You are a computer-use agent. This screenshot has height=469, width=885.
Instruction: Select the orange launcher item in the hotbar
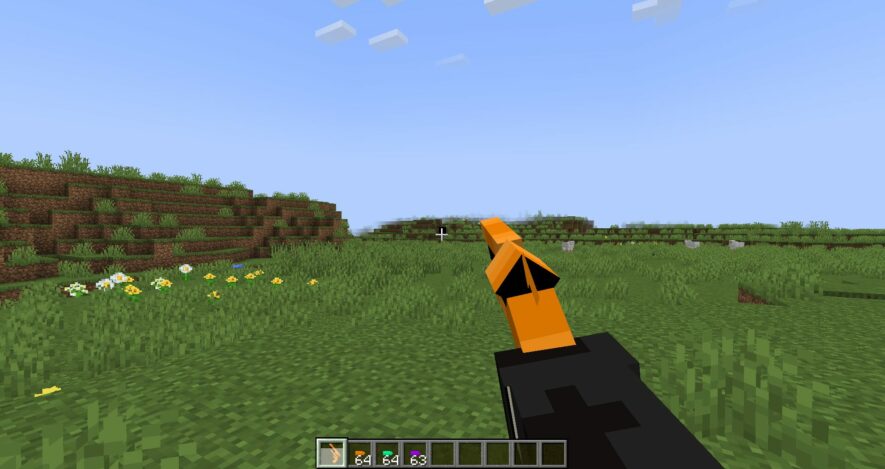click(332, 454)
